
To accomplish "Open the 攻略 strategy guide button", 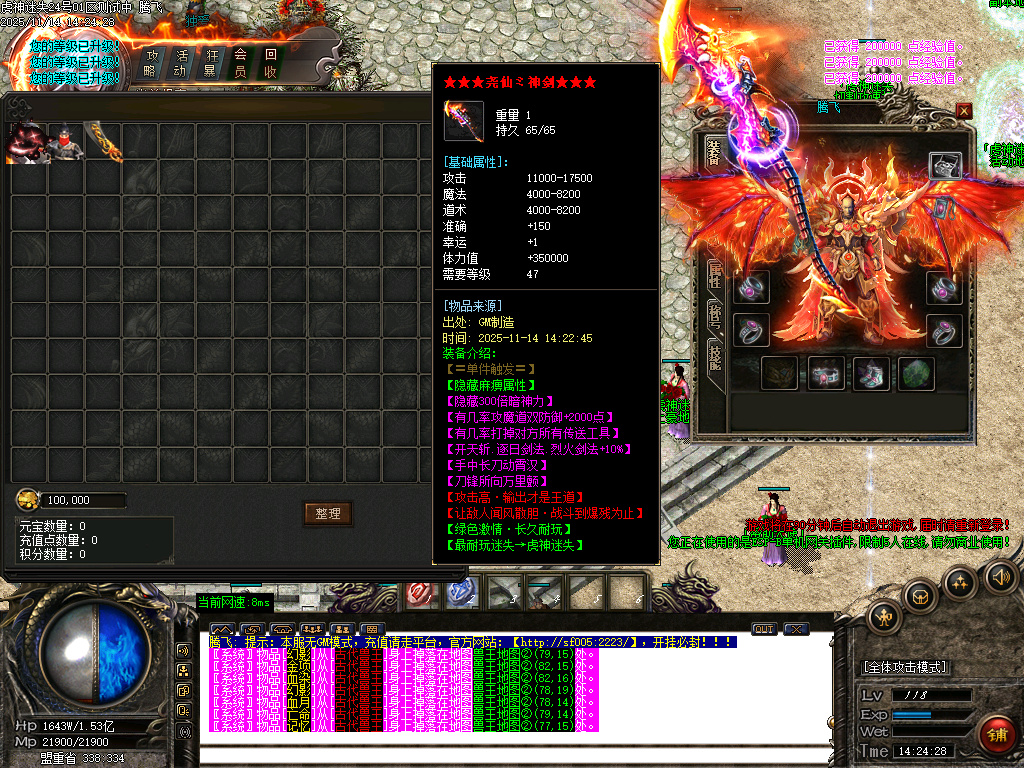I will (x=151, y=62).
